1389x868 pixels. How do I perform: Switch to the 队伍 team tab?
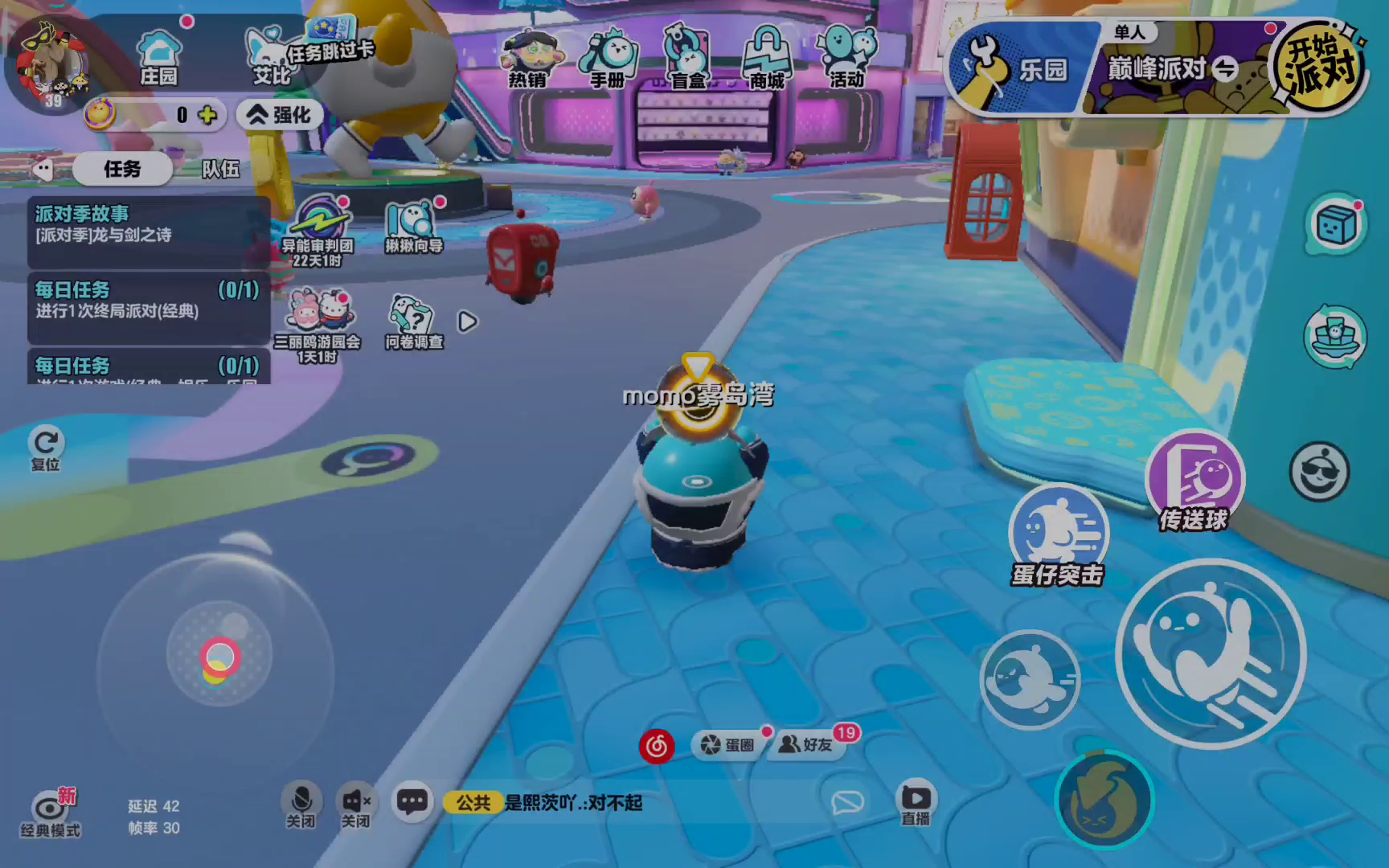coord(220,169)
